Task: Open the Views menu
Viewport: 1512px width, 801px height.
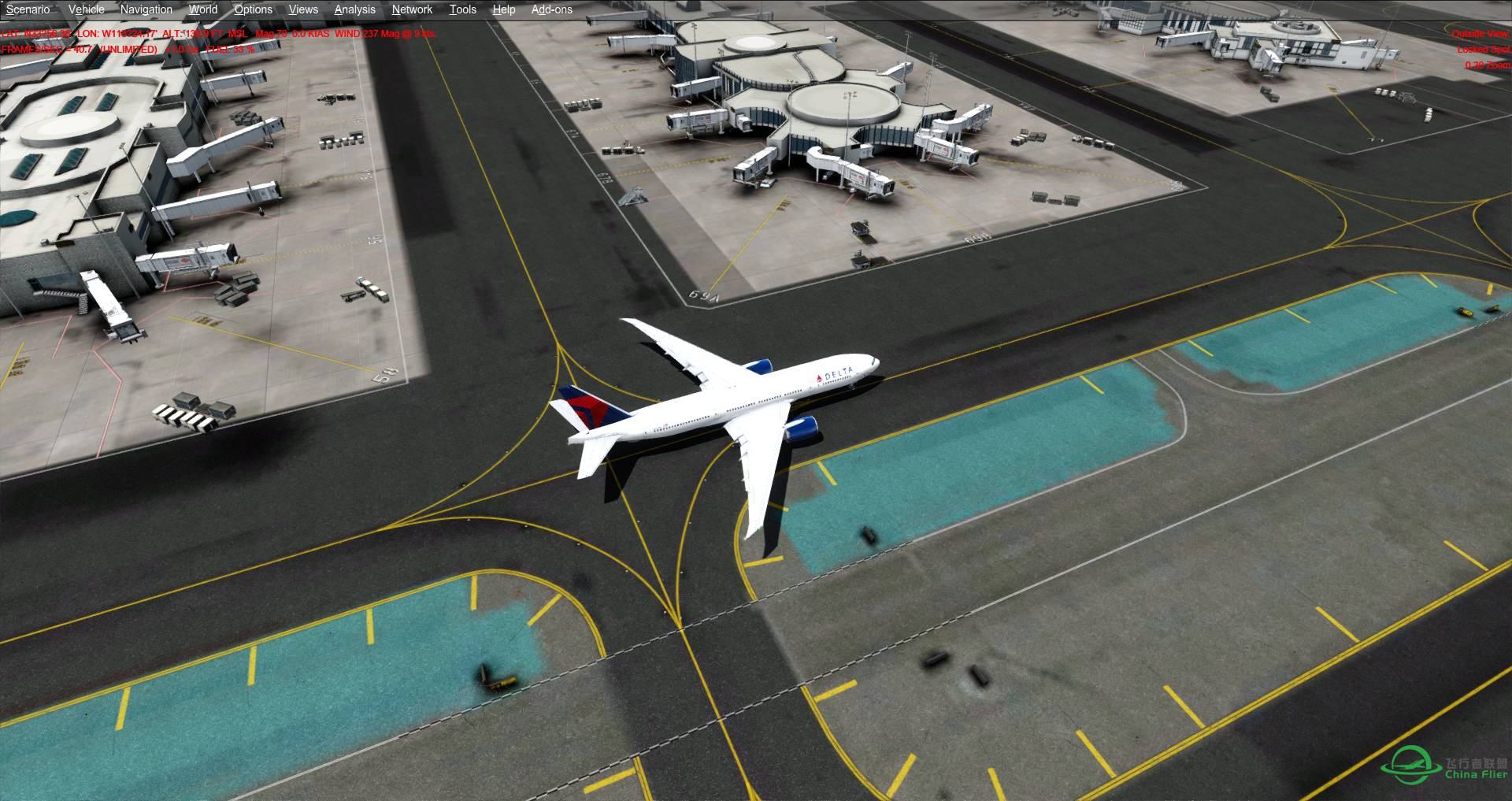Action: [x=302, y=9]
